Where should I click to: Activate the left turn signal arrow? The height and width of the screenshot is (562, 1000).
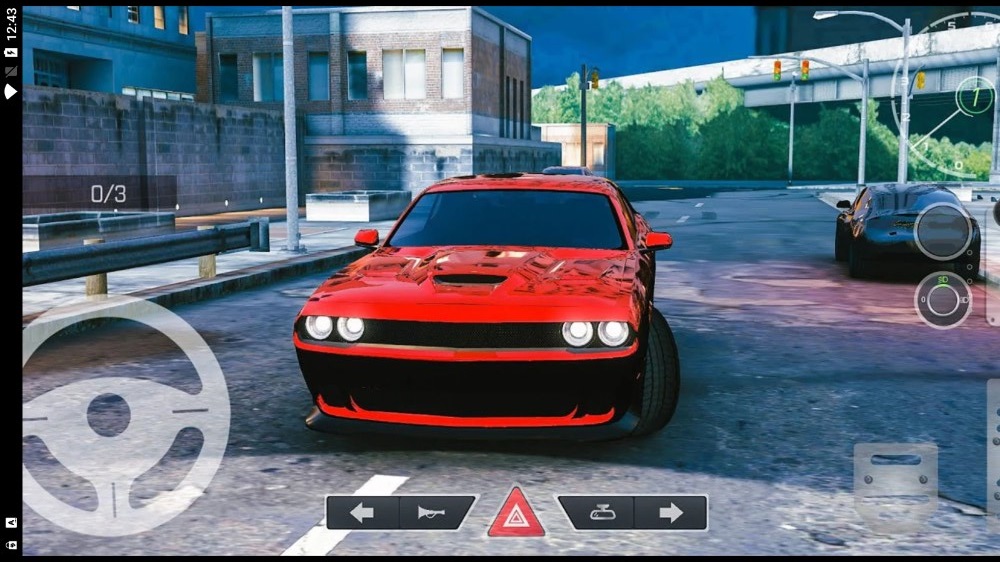361,512
